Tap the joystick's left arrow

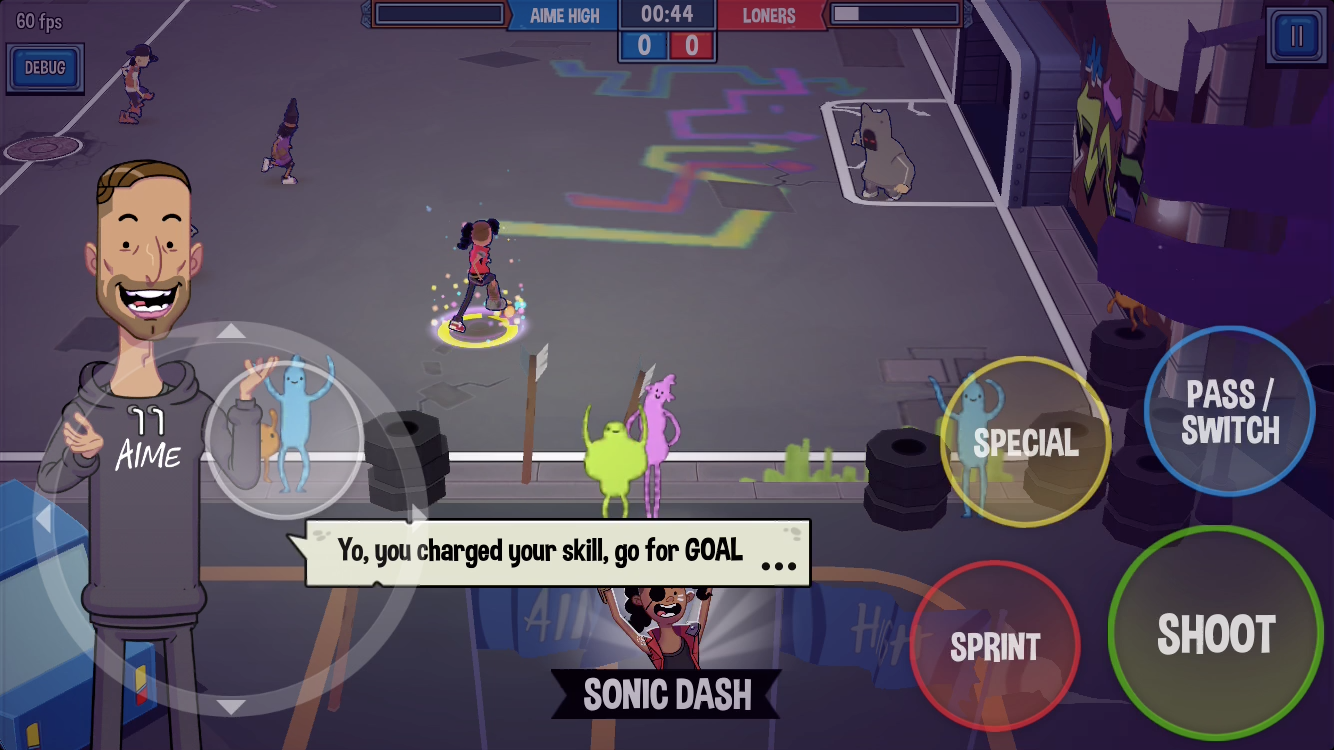pos(43,519)
